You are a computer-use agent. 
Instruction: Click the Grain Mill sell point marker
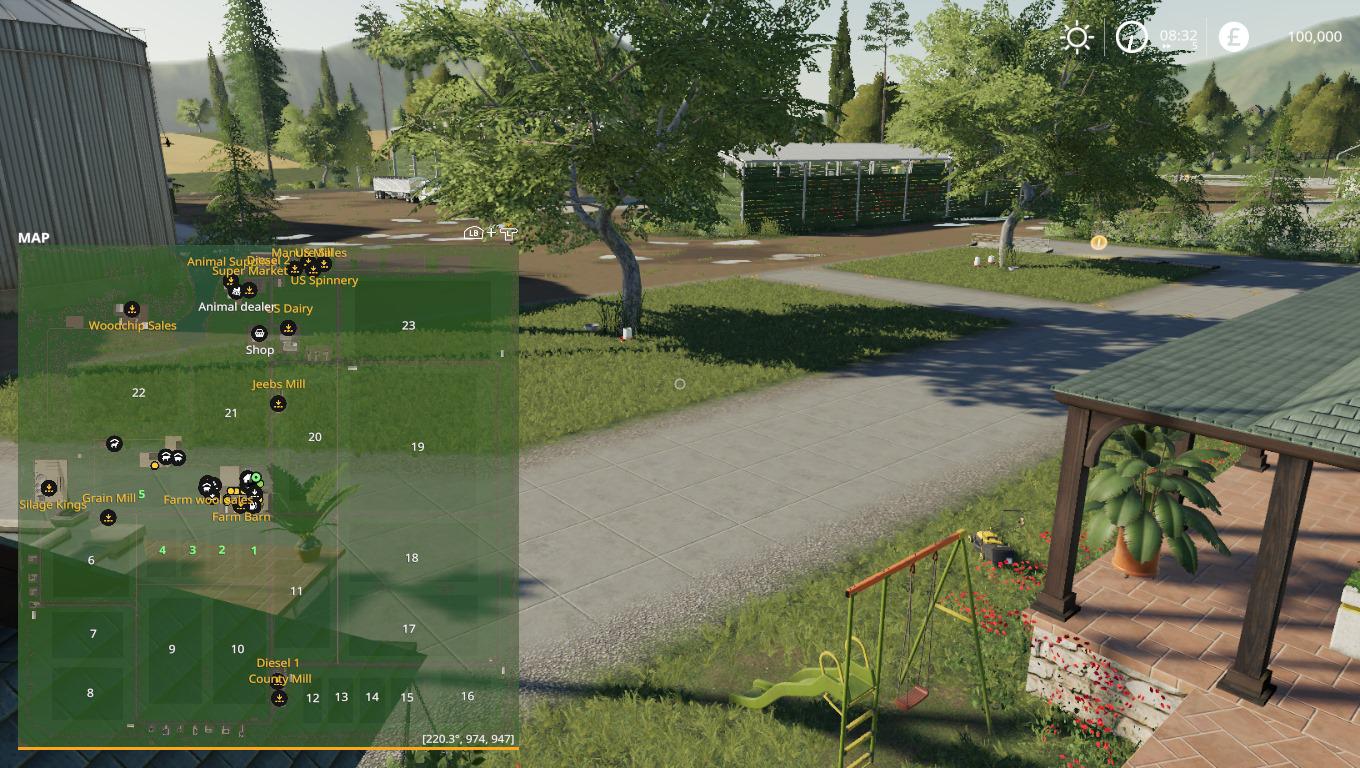[x=108, y=517]
